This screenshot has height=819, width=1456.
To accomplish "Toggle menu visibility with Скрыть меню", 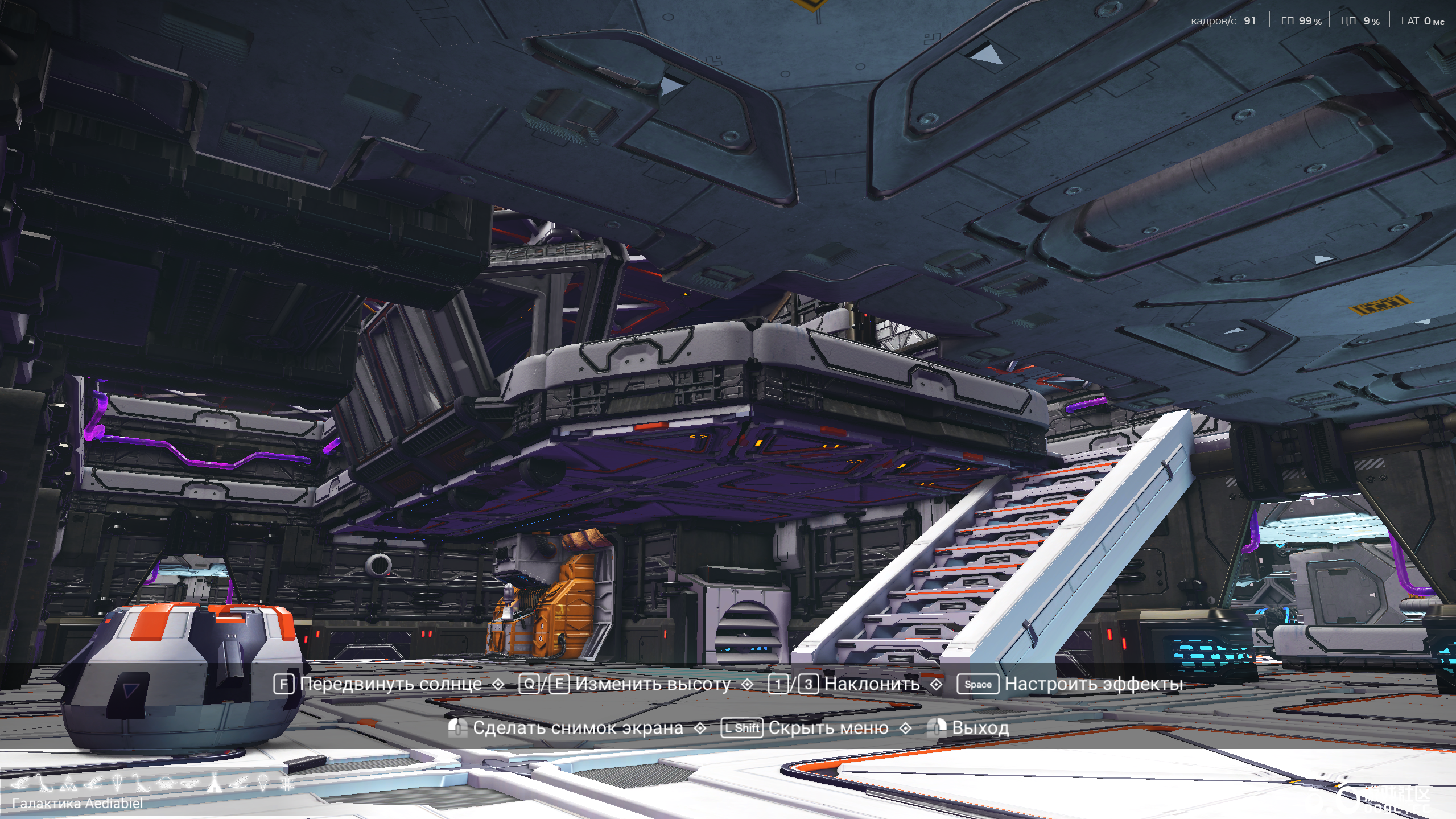I will pyautogui.click(x=828, y=727).
